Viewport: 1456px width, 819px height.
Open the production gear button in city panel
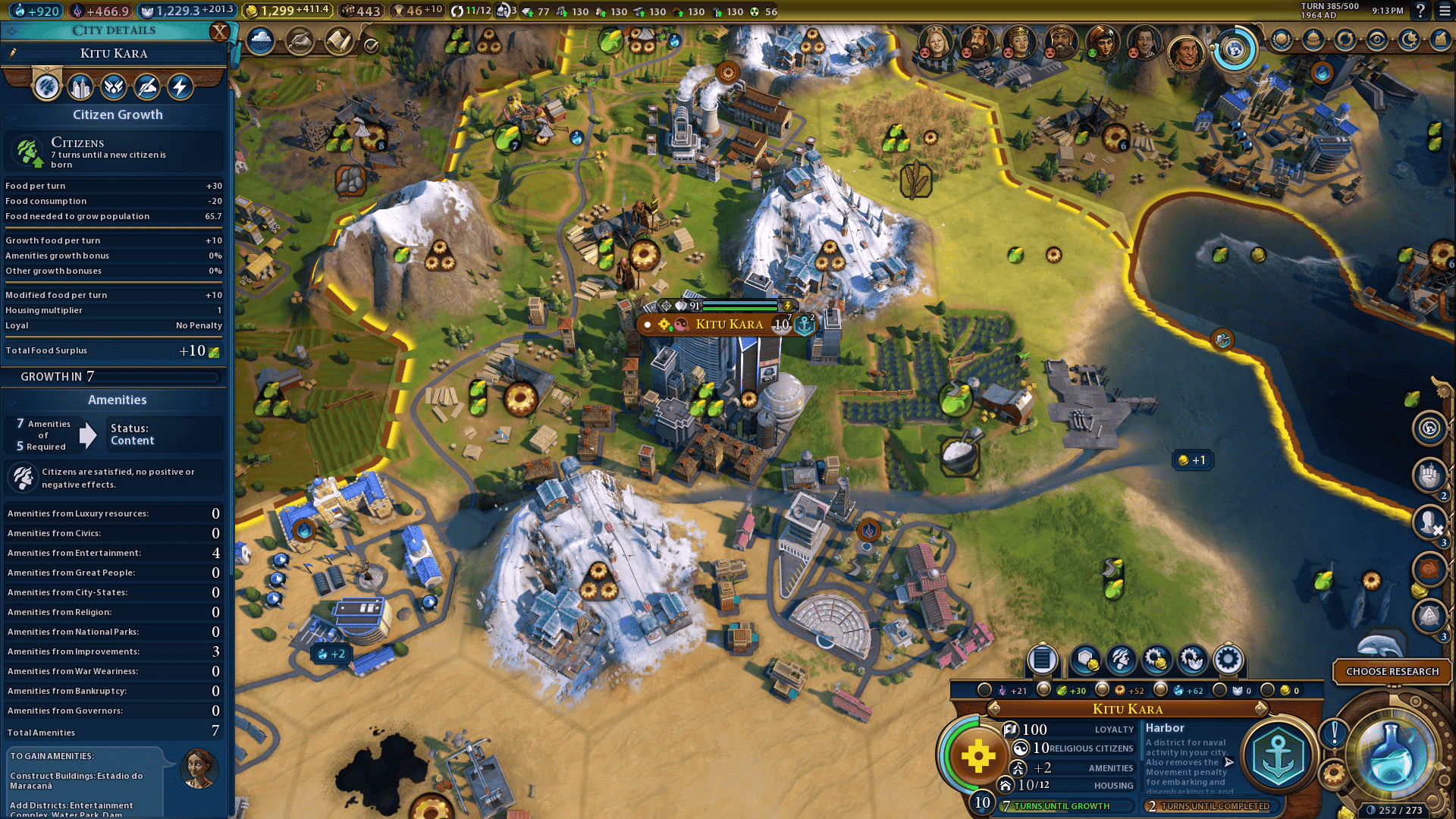coord(1228,661)
